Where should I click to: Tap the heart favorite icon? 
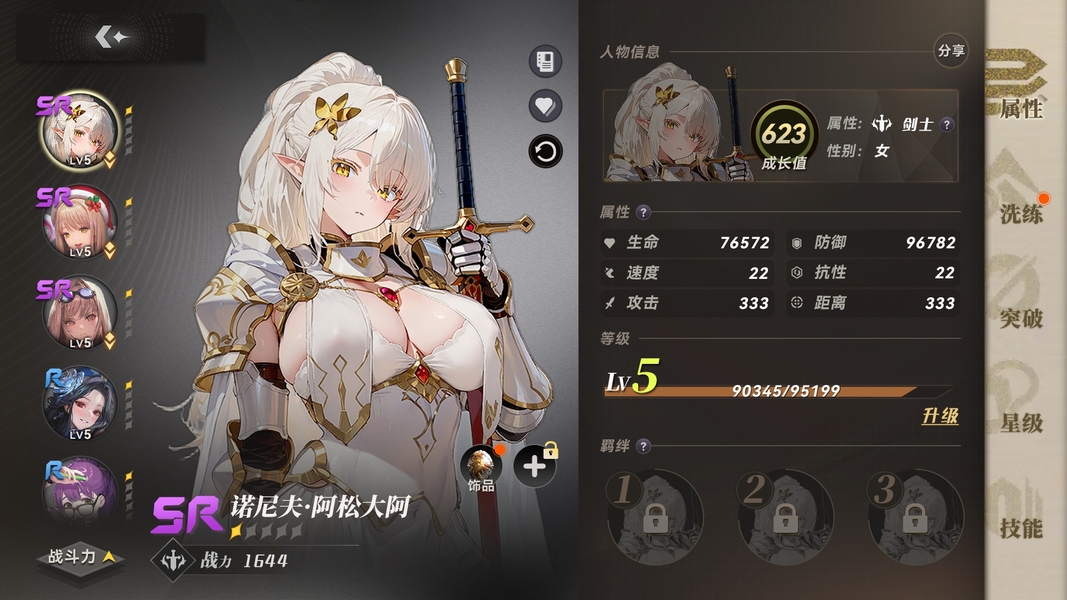545,106
